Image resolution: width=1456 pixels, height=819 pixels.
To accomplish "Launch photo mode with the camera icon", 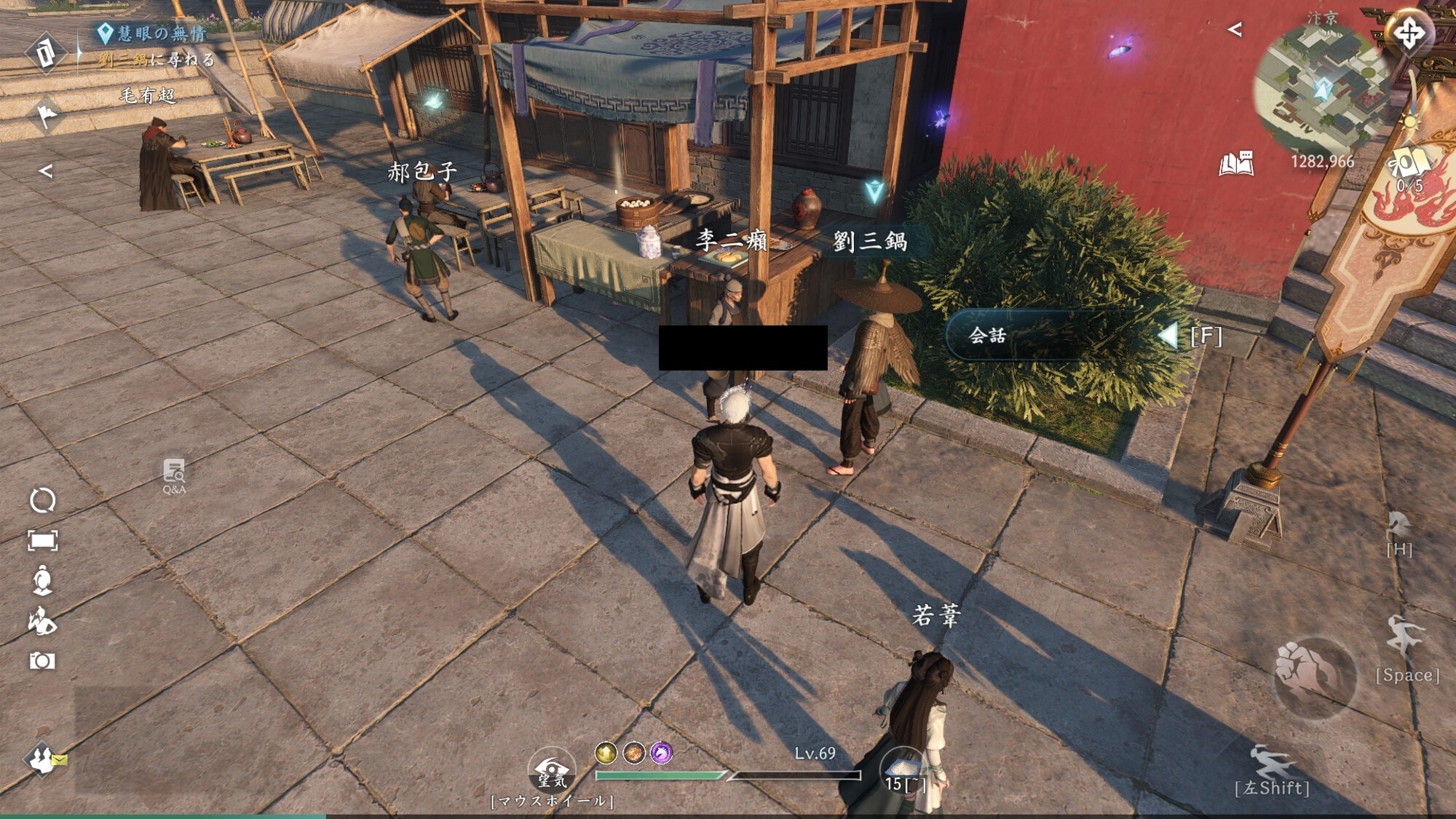I will tap(42, 661).
